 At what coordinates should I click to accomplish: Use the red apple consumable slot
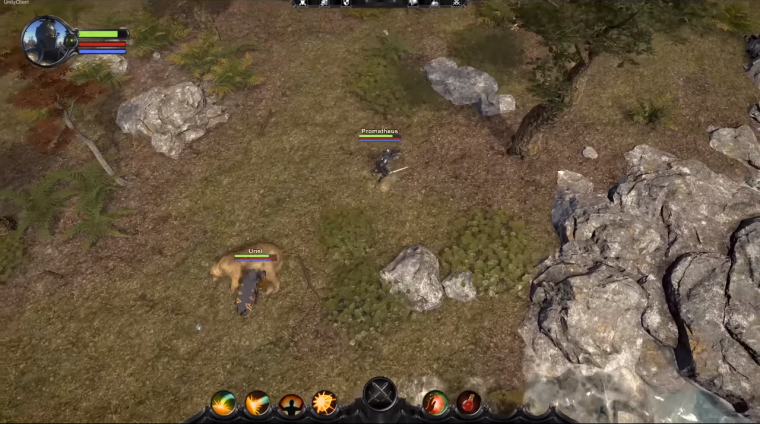tap(435, 403)
